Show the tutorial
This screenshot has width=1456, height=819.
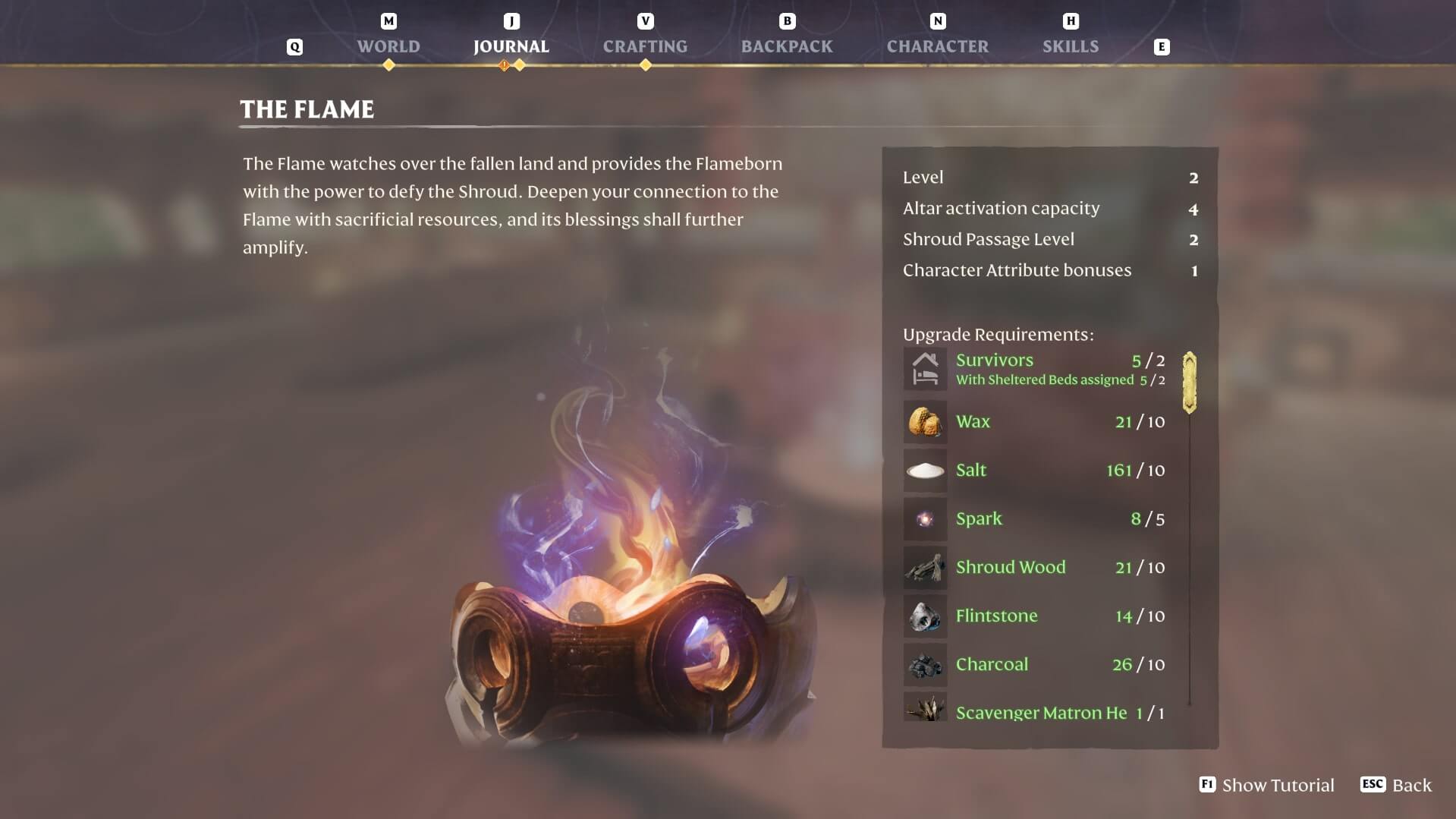click(x=1266, y=785)
